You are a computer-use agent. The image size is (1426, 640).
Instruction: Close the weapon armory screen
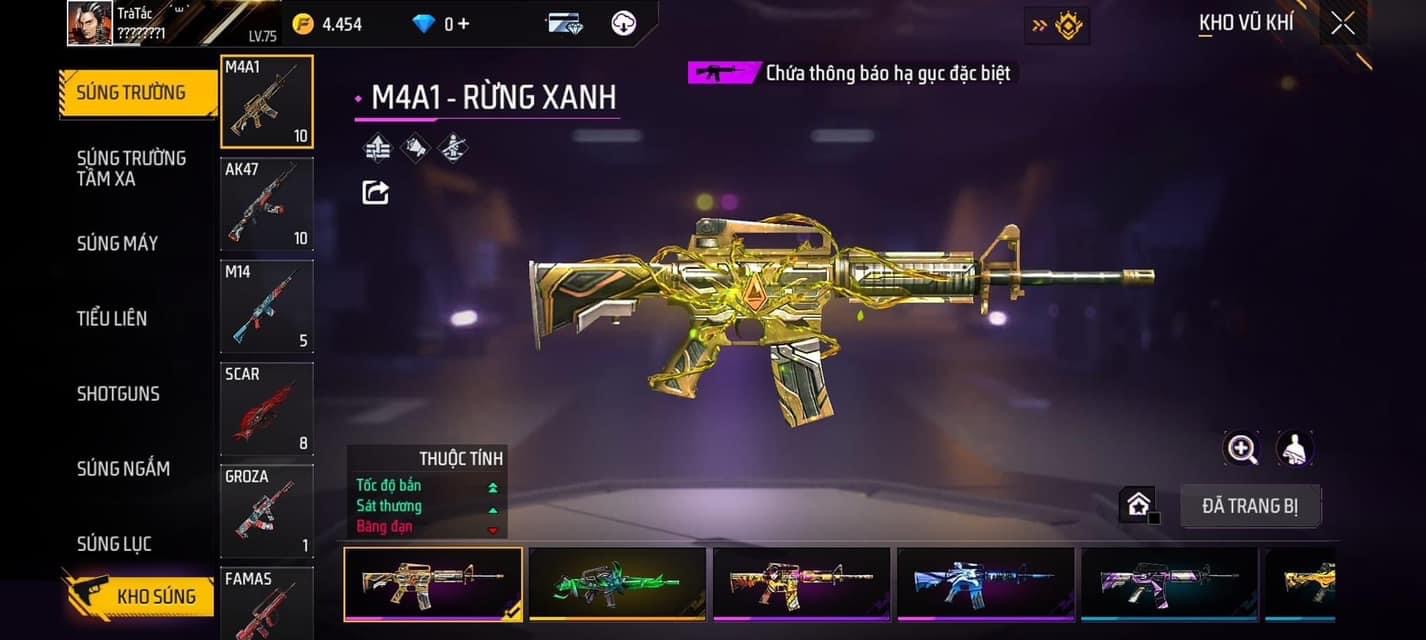[x=1343, y=23]
